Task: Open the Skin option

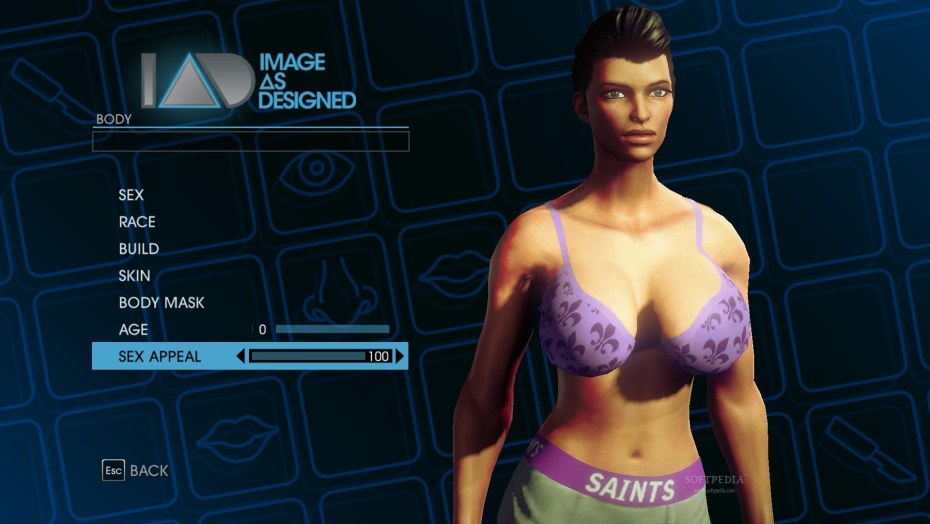Action: click(x=135, y=275)
